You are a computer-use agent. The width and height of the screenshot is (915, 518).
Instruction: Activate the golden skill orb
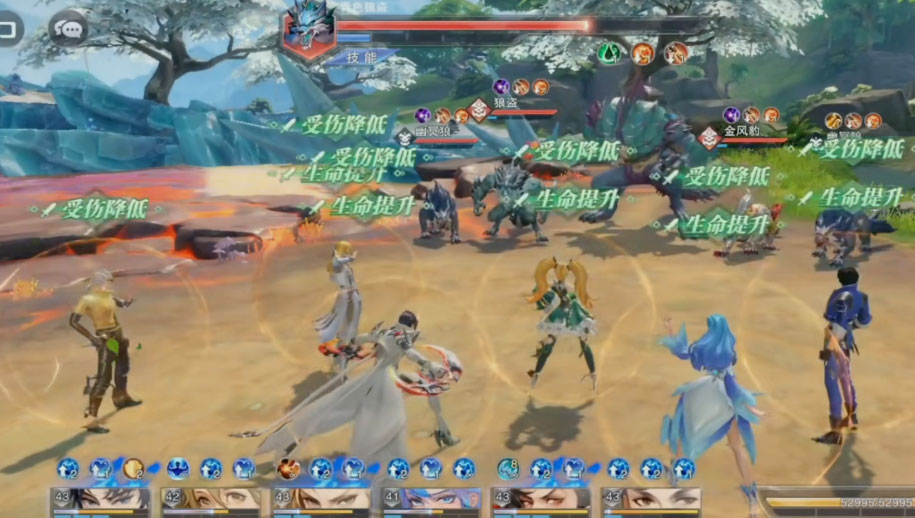pos(134,468)
